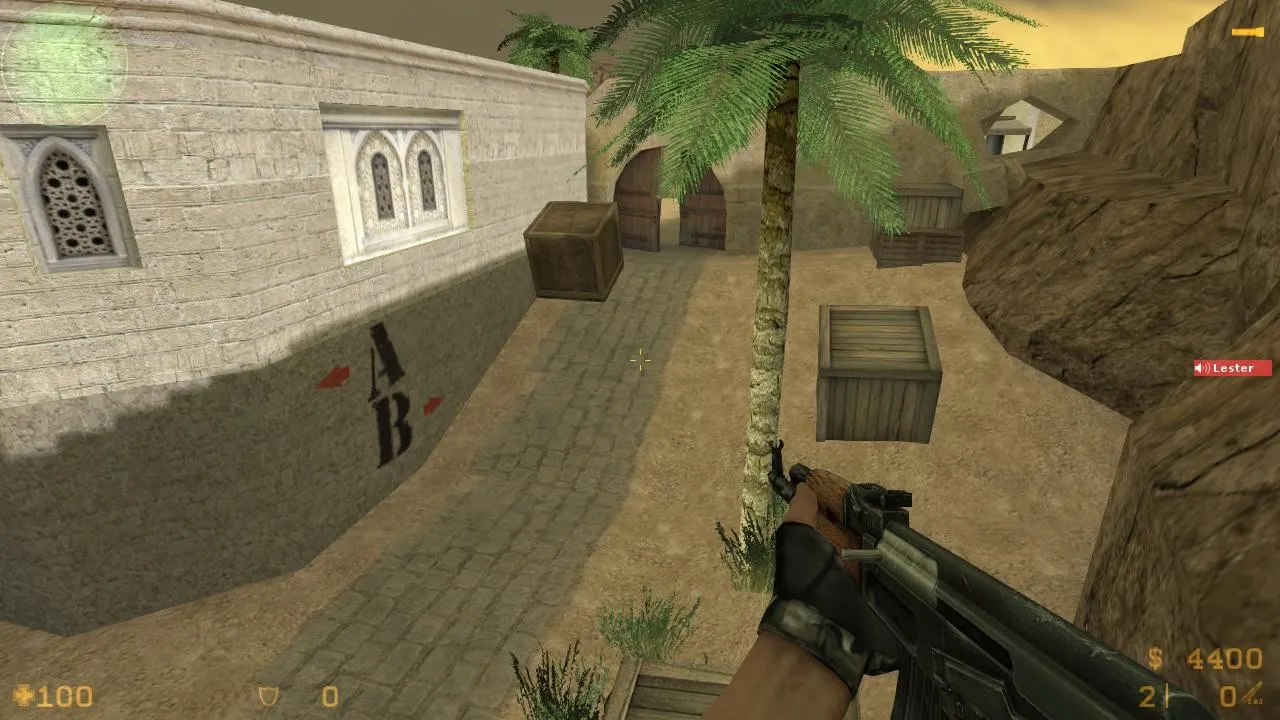Viewport: 1280px width, 720px height.
Task: Click the health value 100
Action: [66, 695]
